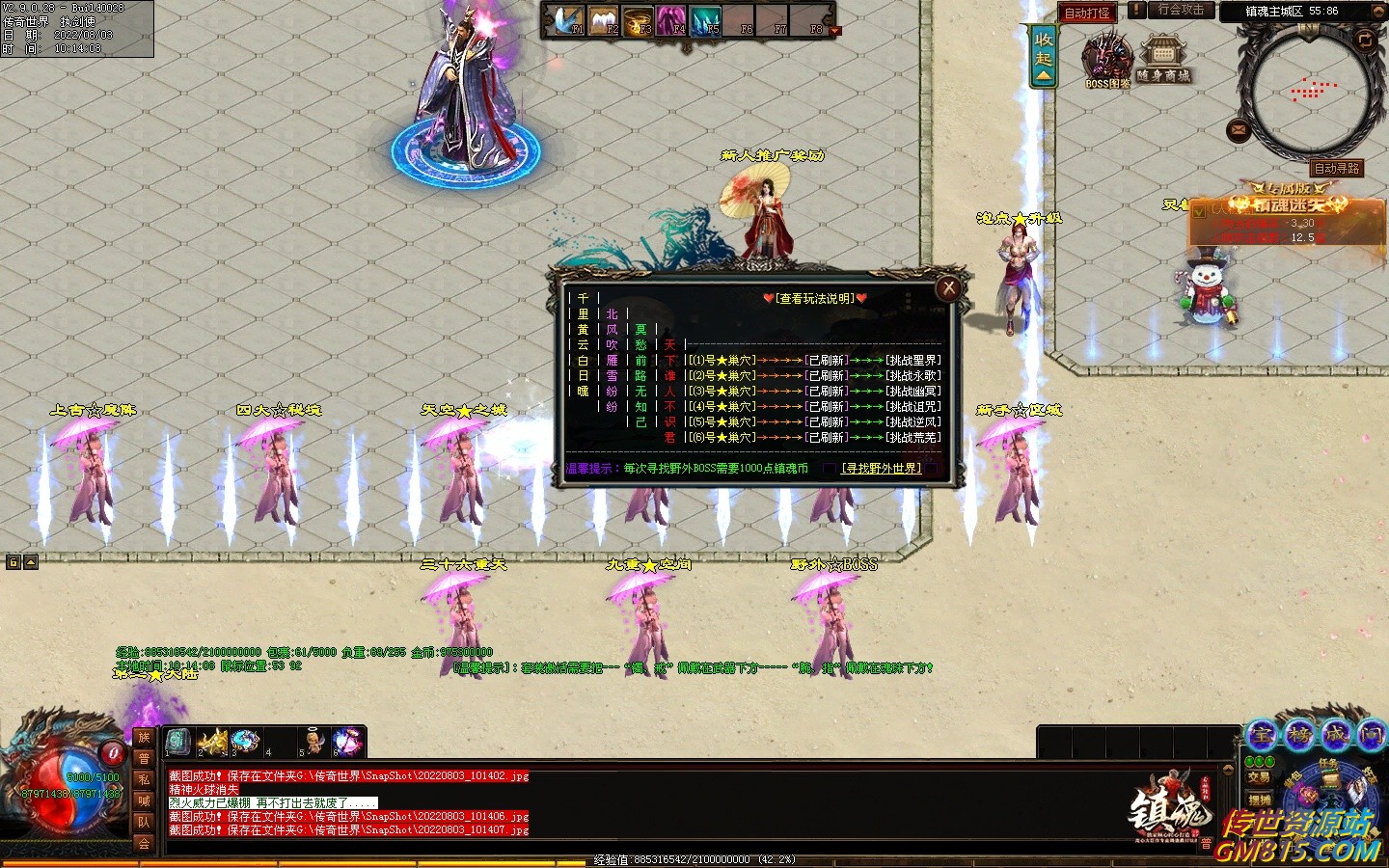Use the angel cherub item in slot 5
This screenshot has height=868, width=1389.
313,741
